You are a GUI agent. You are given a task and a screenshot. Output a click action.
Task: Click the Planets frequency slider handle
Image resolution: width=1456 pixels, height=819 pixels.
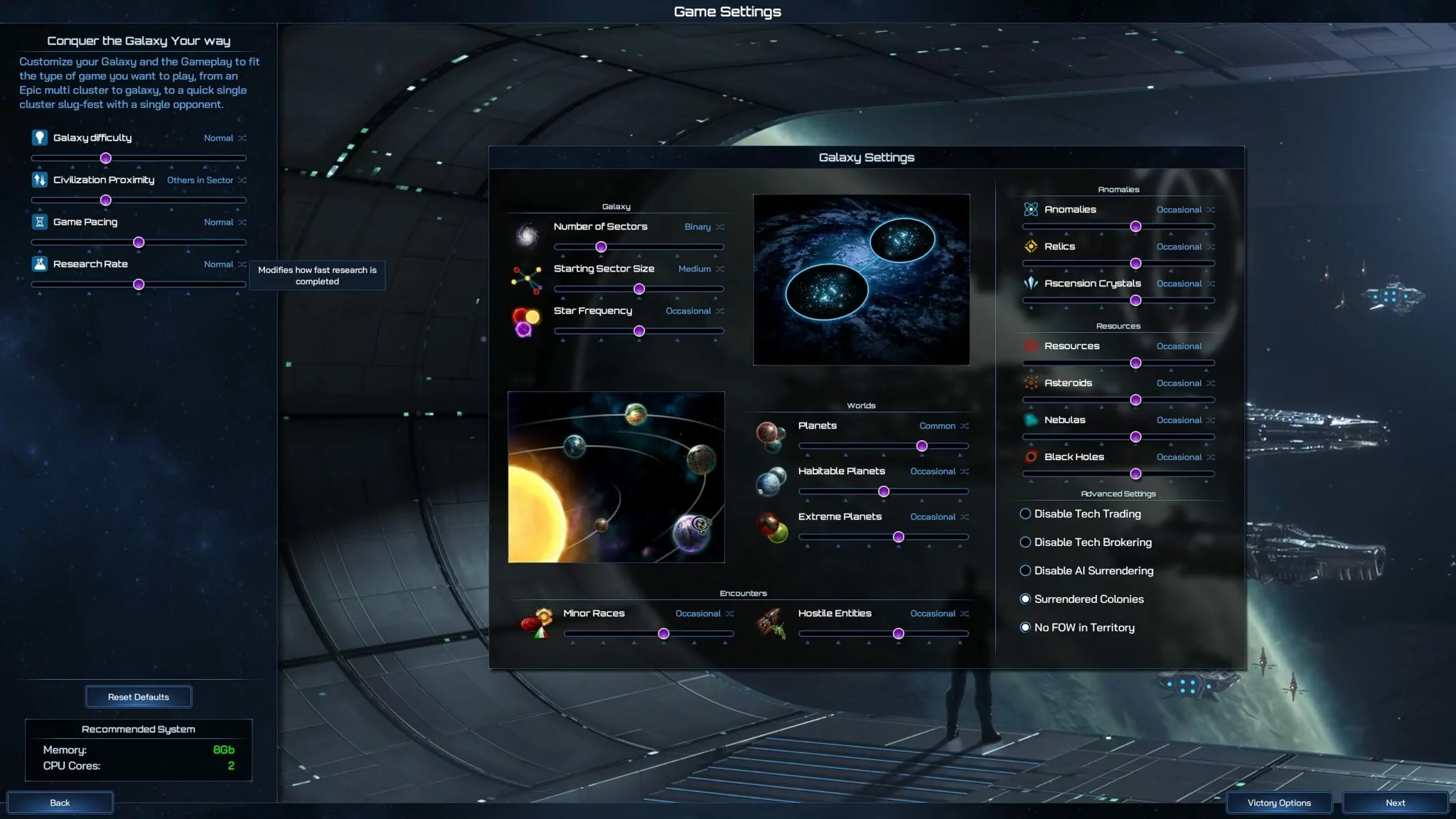[x=922, y=446]
